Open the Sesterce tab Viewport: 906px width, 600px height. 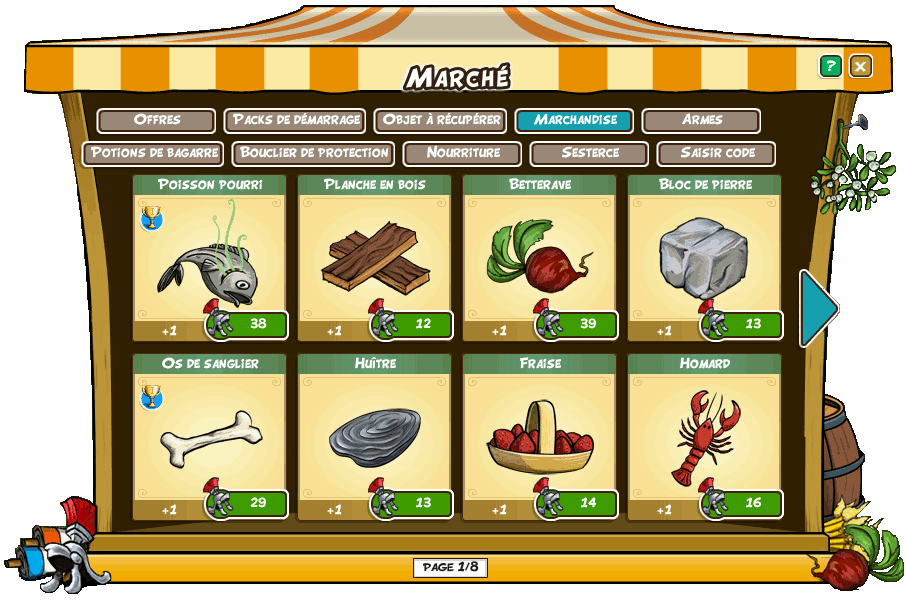(590, 153)
